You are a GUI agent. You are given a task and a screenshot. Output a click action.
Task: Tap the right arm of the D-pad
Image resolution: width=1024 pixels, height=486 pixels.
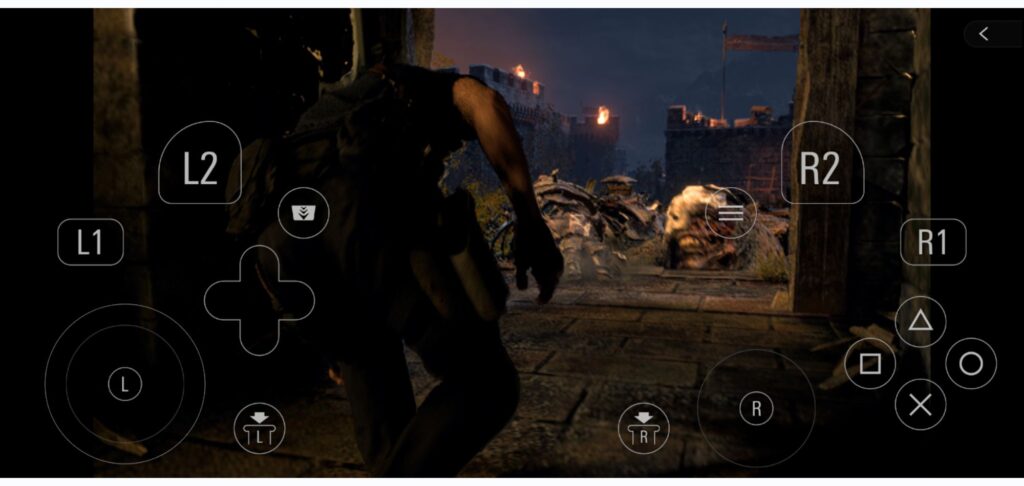tap(293, 300)
